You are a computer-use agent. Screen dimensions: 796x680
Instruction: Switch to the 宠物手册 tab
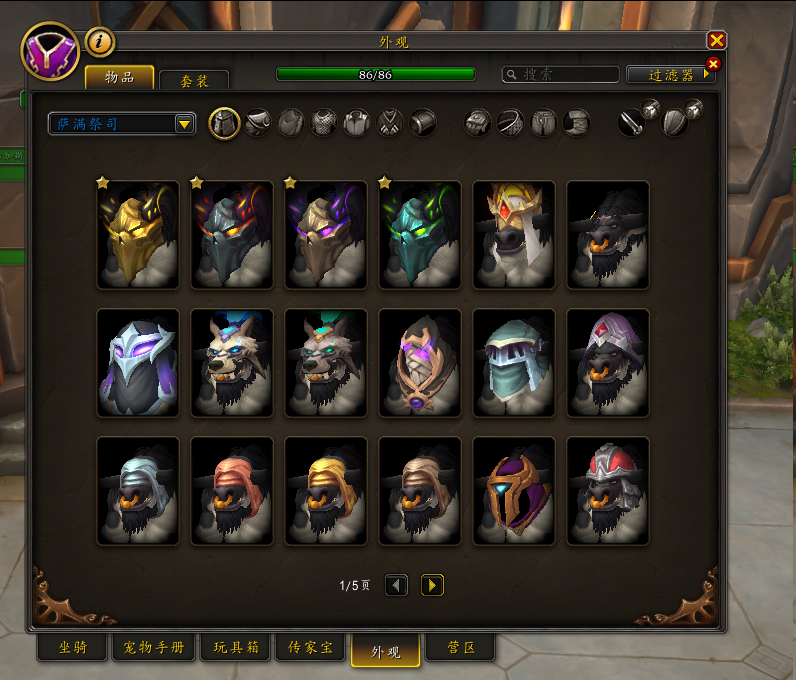155,649
